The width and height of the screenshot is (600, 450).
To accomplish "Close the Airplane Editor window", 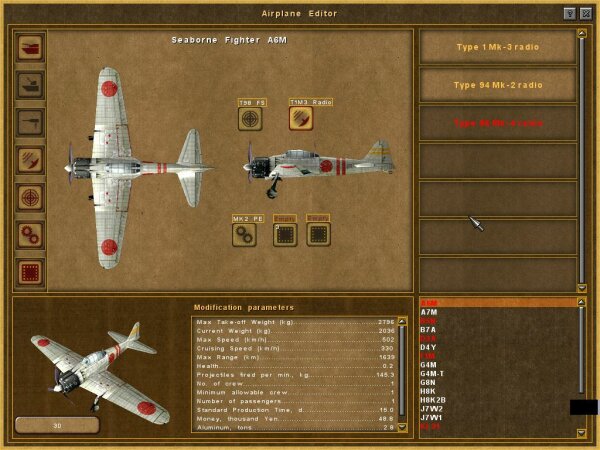I will coord(585,13).
